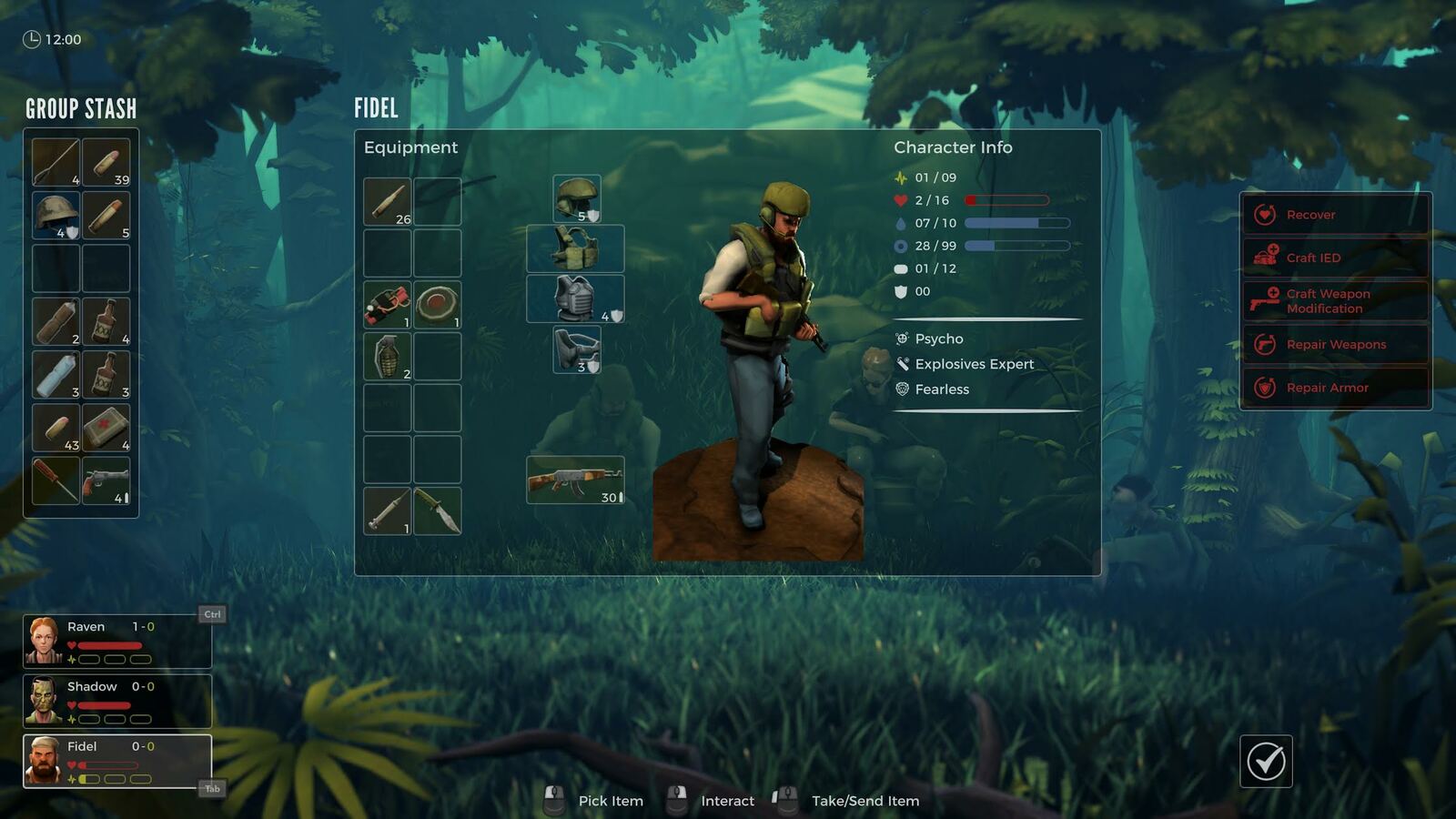Pick the AK-47 rifle weapon slot
Image resolution: width=1456 pixels, height=819 pixels.
575,480
